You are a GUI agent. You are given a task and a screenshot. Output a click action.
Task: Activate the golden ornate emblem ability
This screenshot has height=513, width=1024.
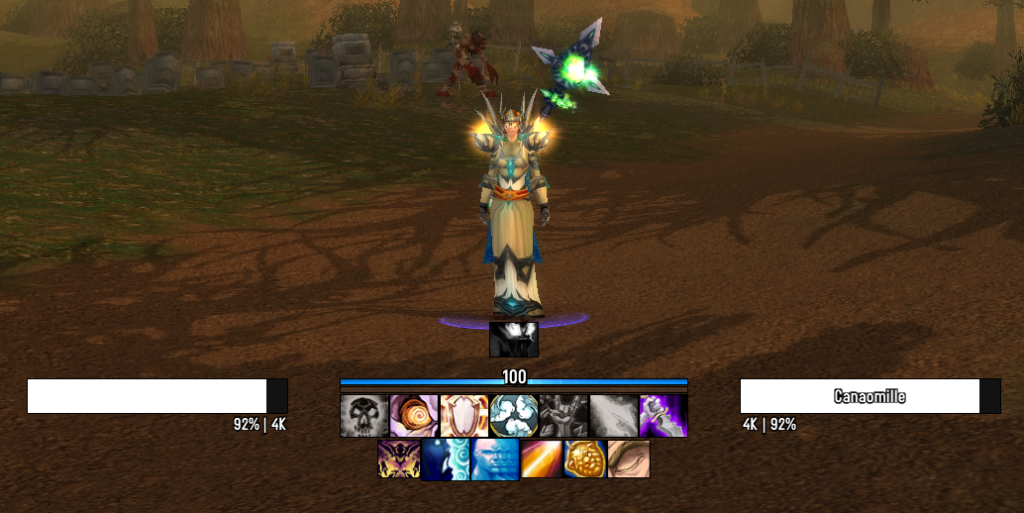click(585, 459)
